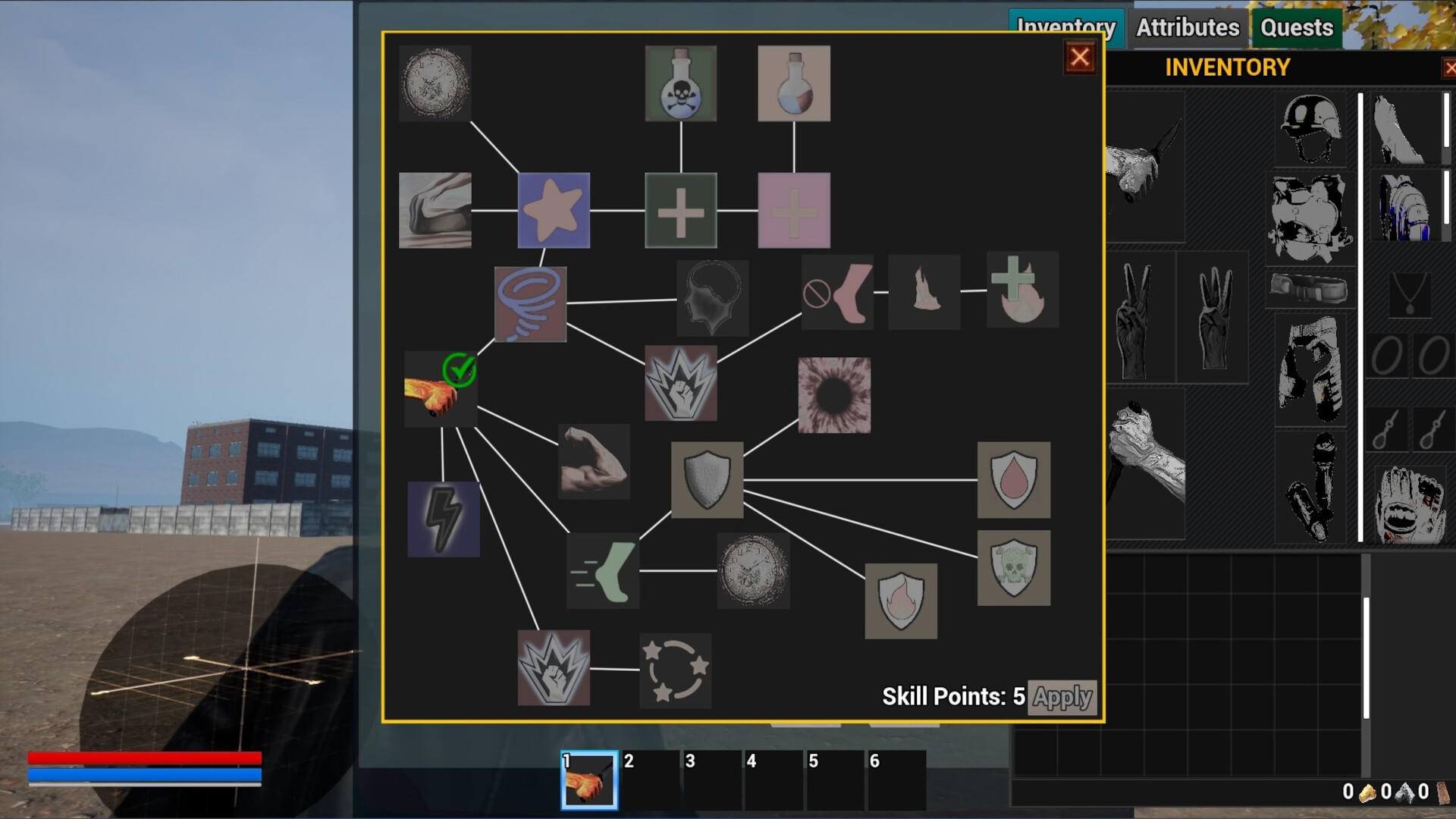Select the blood drop shield skill
Image resolution: width=1456 pixels, height=819 pixels.
pos(1014,479)
